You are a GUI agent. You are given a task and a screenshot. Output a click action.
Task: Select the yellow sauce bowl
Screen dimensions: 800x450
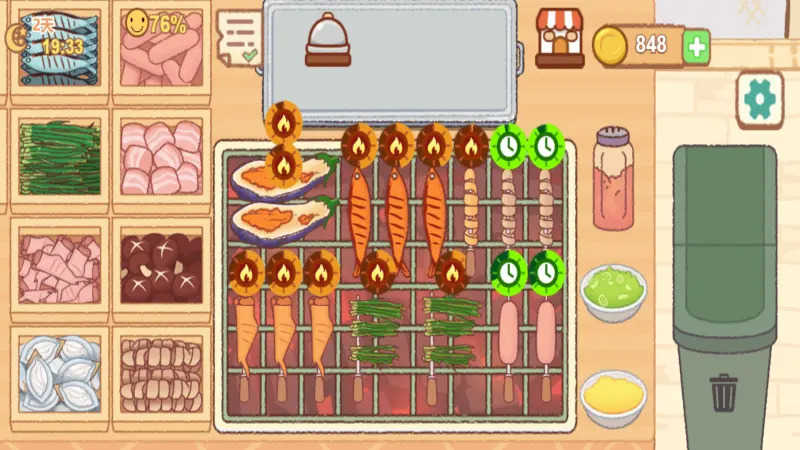[612, 397]
